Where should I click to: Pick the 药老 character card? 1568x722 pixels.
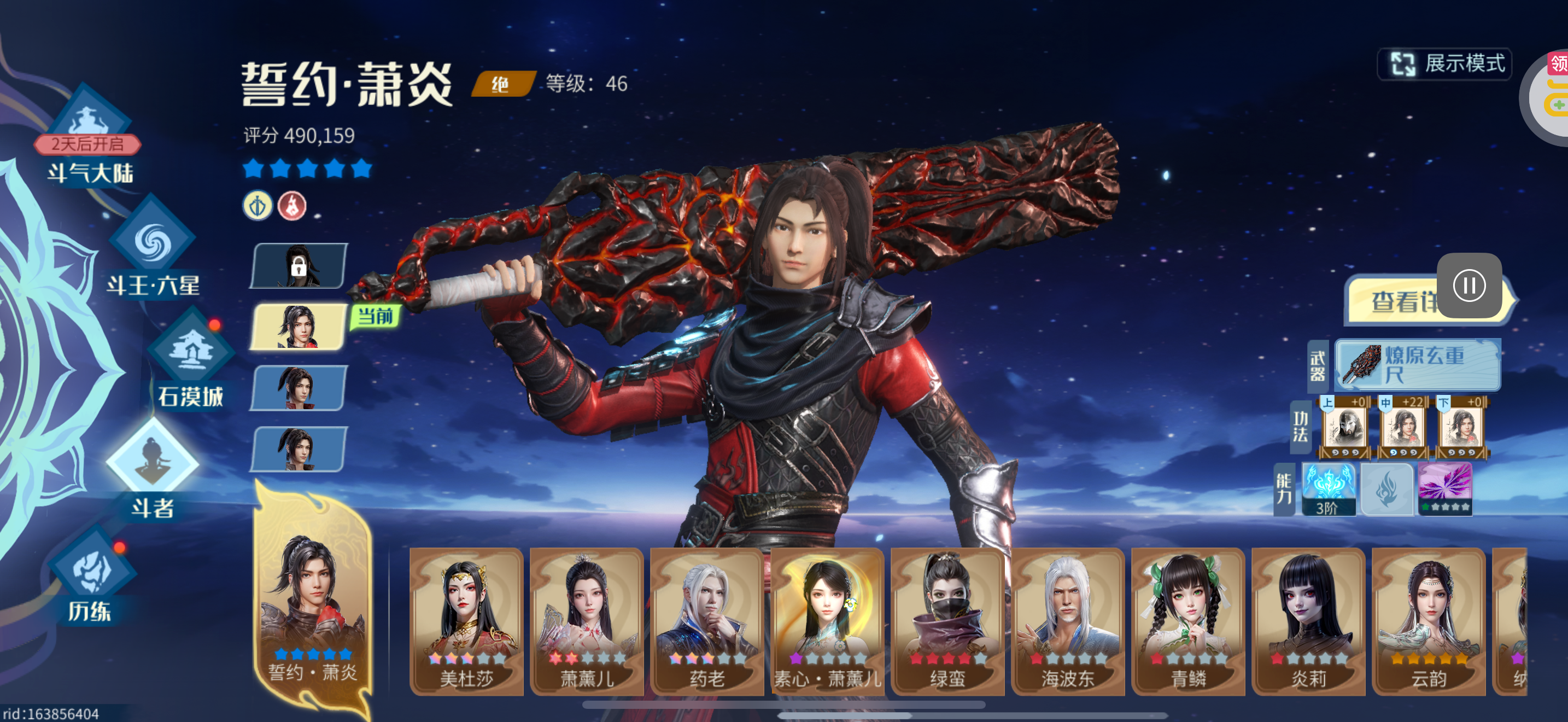point(707,621)
